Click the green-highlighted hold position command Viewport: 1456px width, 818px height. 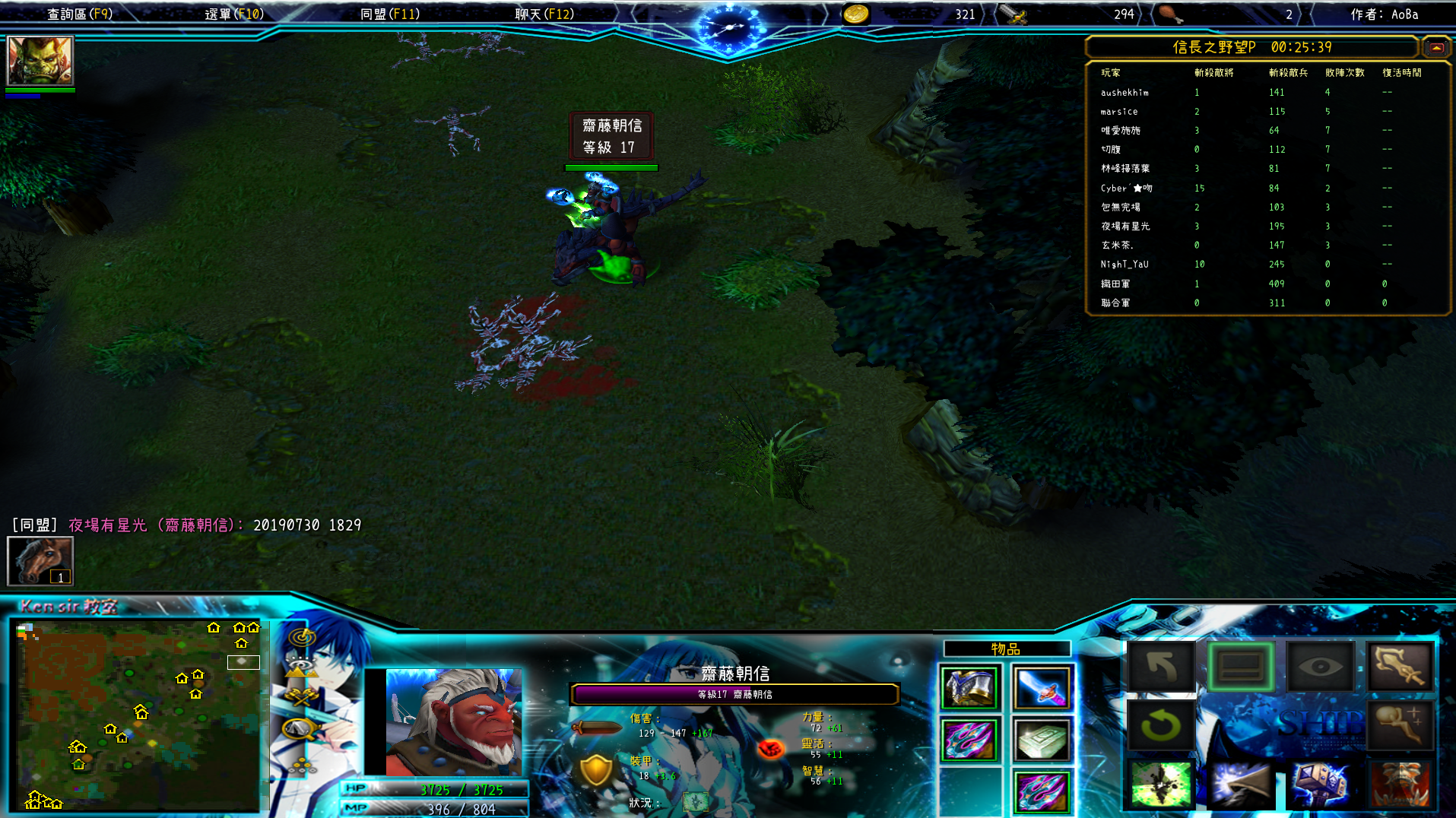click(1241, 667)
